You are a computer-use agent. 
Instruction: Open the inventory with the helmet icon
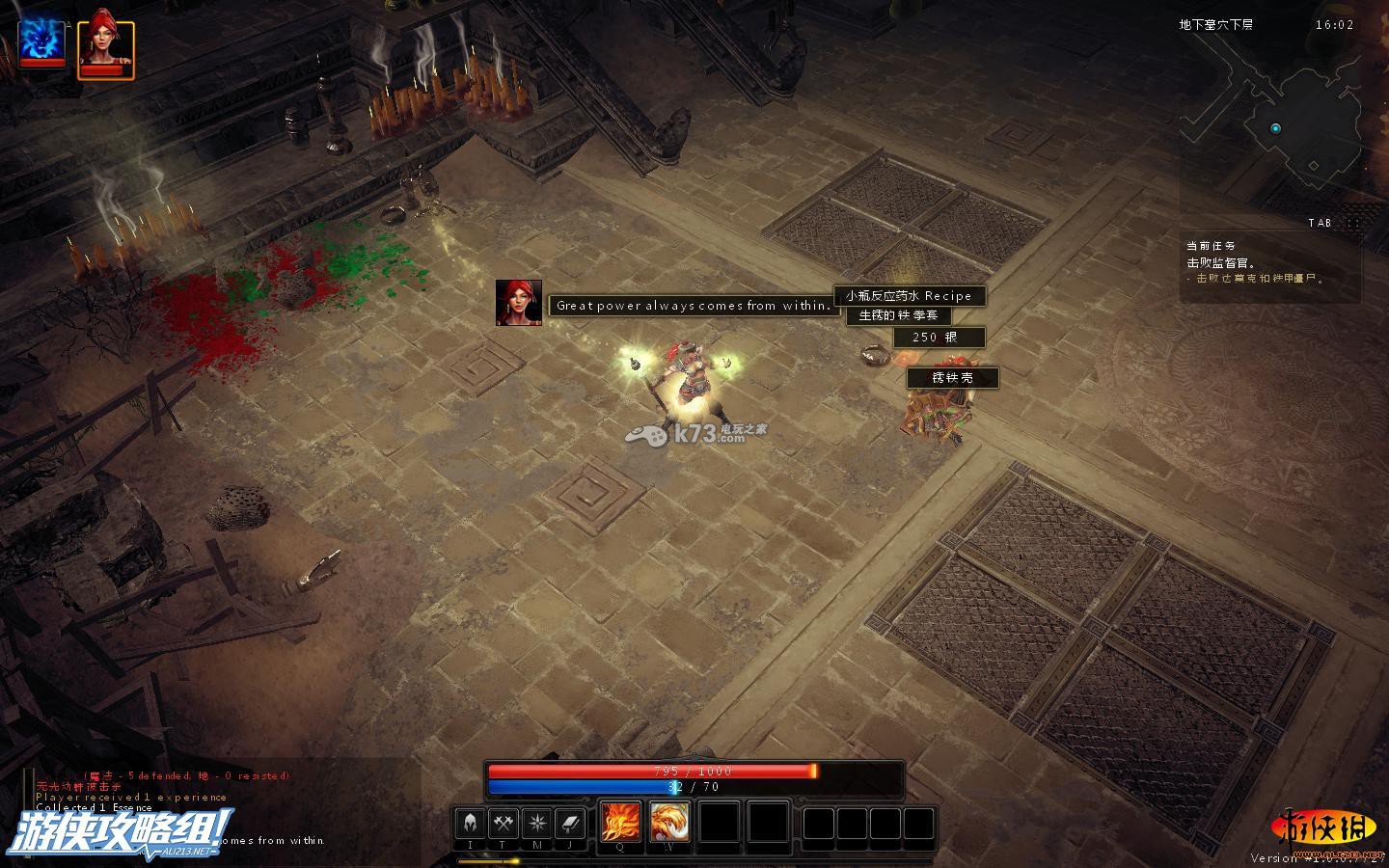[471, 823]
